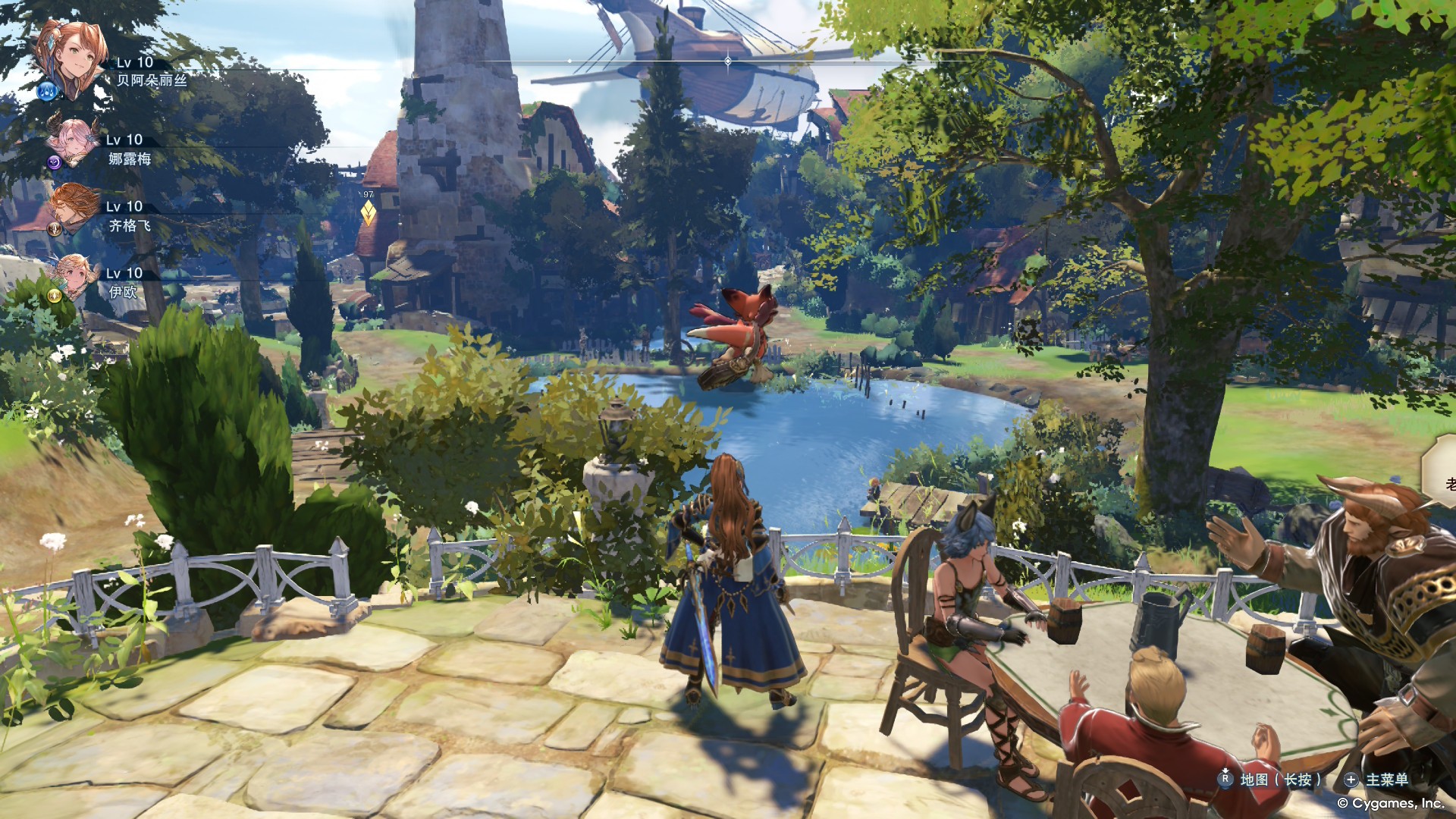1456x819 pixels.
Task: Click Siegfried's party portrait 齐格飞
Action: tap(76, 206)
